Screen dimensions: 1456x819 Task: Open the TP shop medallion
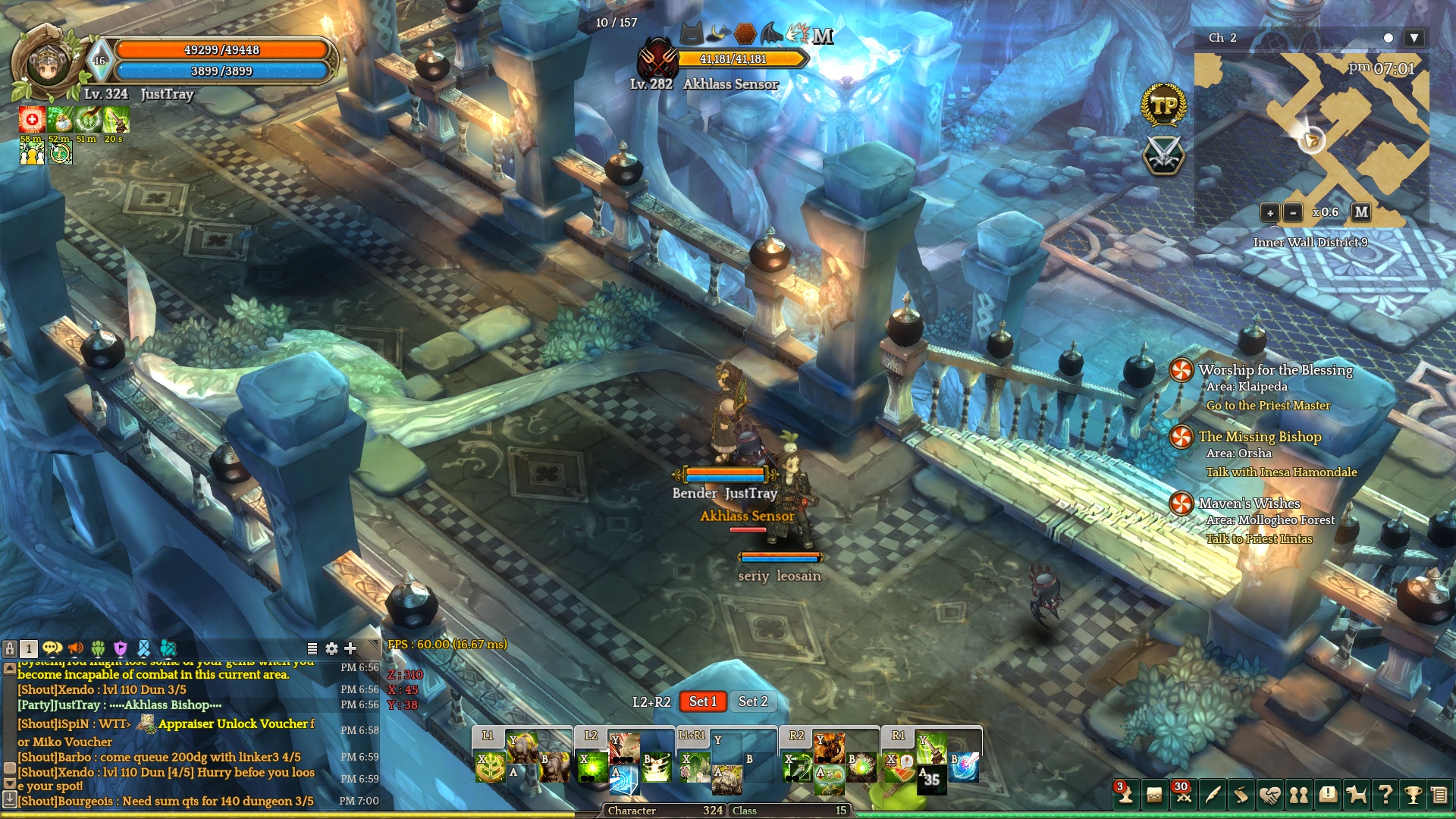[x=1163, y=105]
